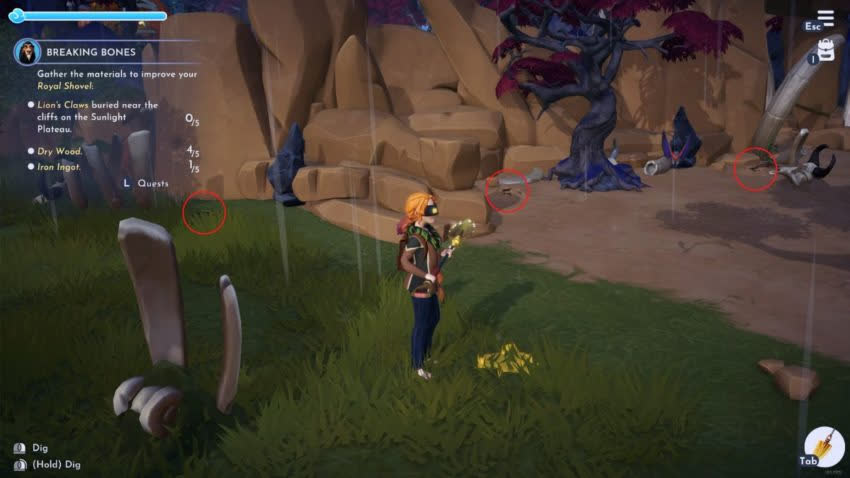The width and height of the screenshot is (850, 478).
Task: Open the Breaking Bones quest title
Action: tap(84, 52)
